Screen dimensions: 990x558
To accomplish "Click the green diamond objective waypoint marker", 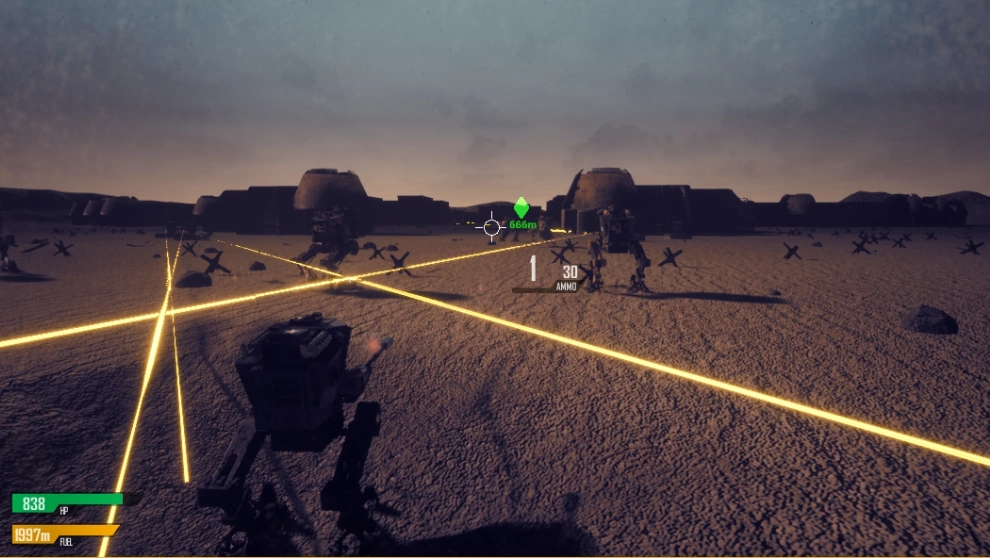I will (x=520, y=208).
